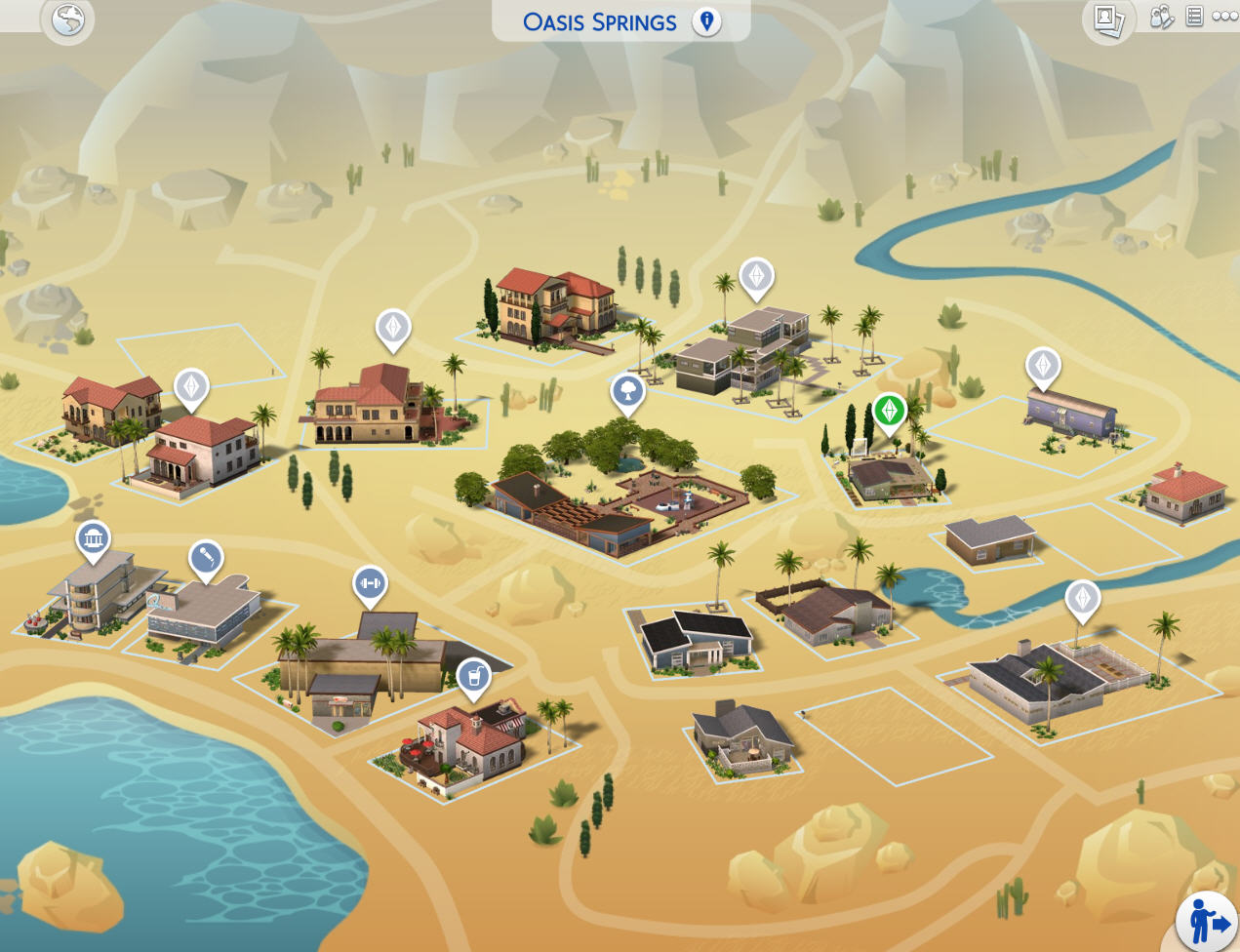The height and width of the screenshot is (952, 1240).
Task: Select the museum building map marker
Action: tap(94, 537)
